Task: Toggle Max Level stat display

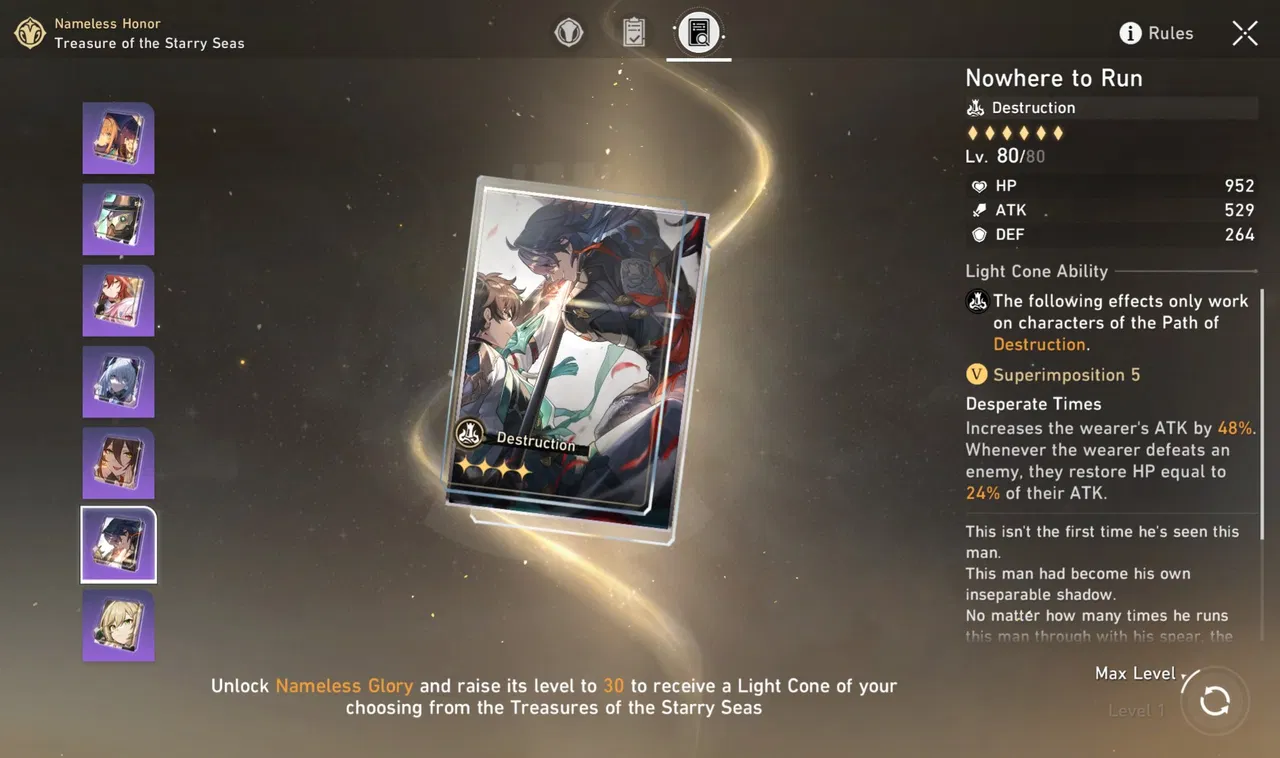Action: tap(1135, 674)
